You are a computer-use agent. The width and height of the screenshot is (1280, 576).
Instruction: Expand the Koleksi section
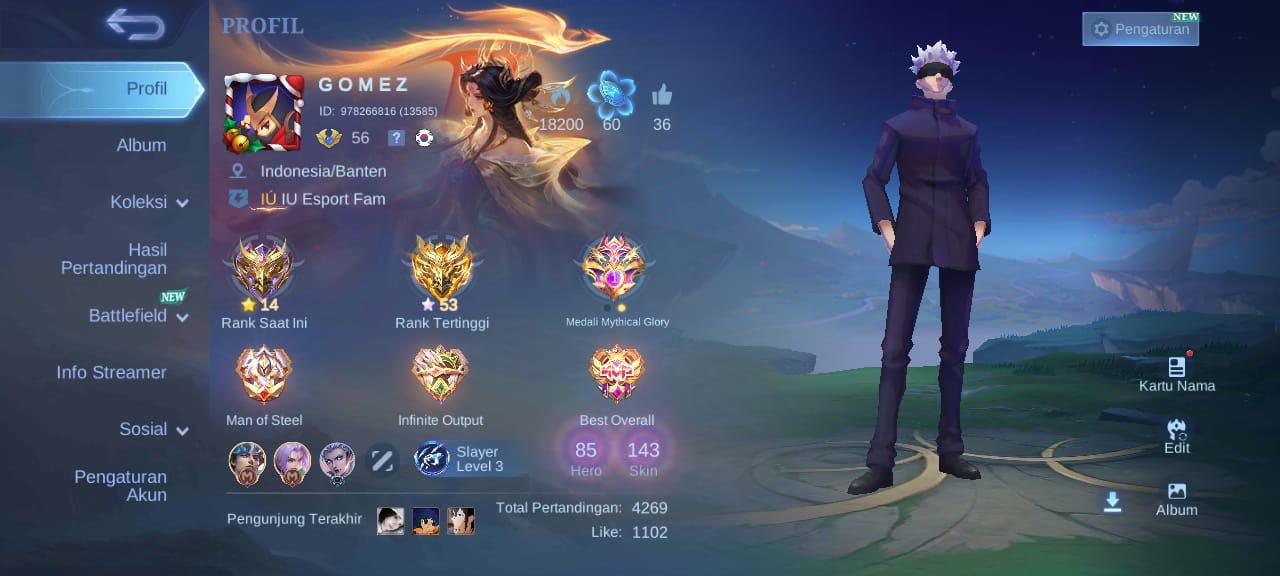pyautogui.click(x=149, y=202)
